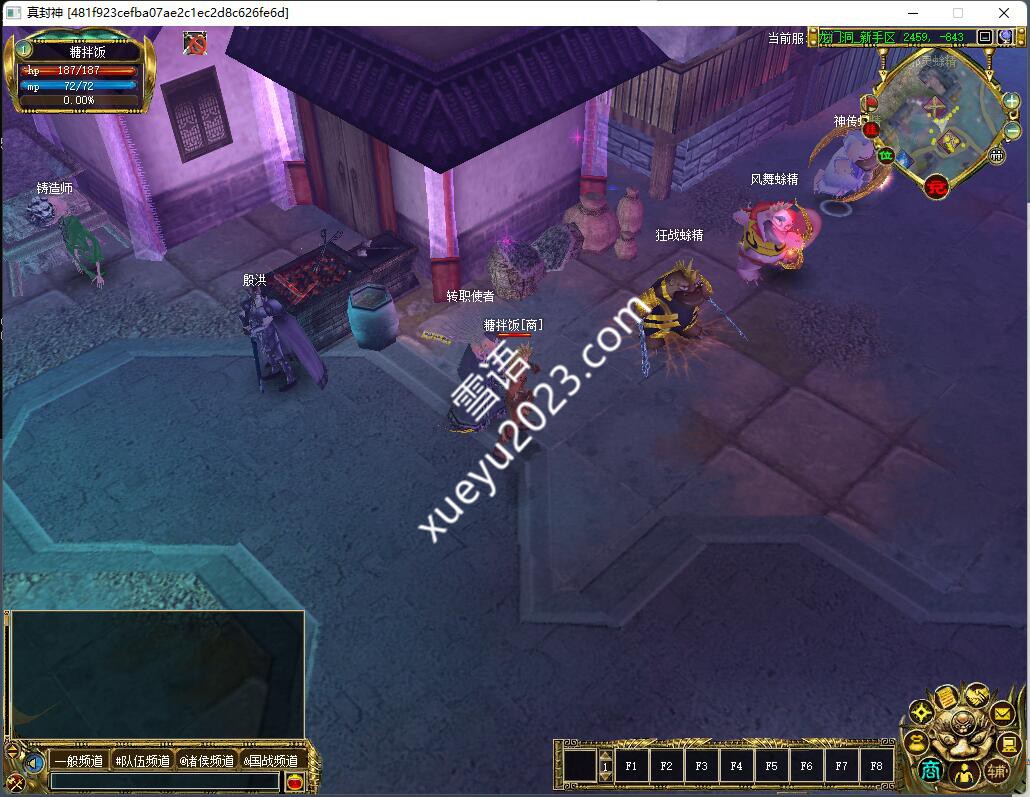Click the chat message input box
Image resolution: width=1030 pixels, height=797 pixels.
coord(165,781)
